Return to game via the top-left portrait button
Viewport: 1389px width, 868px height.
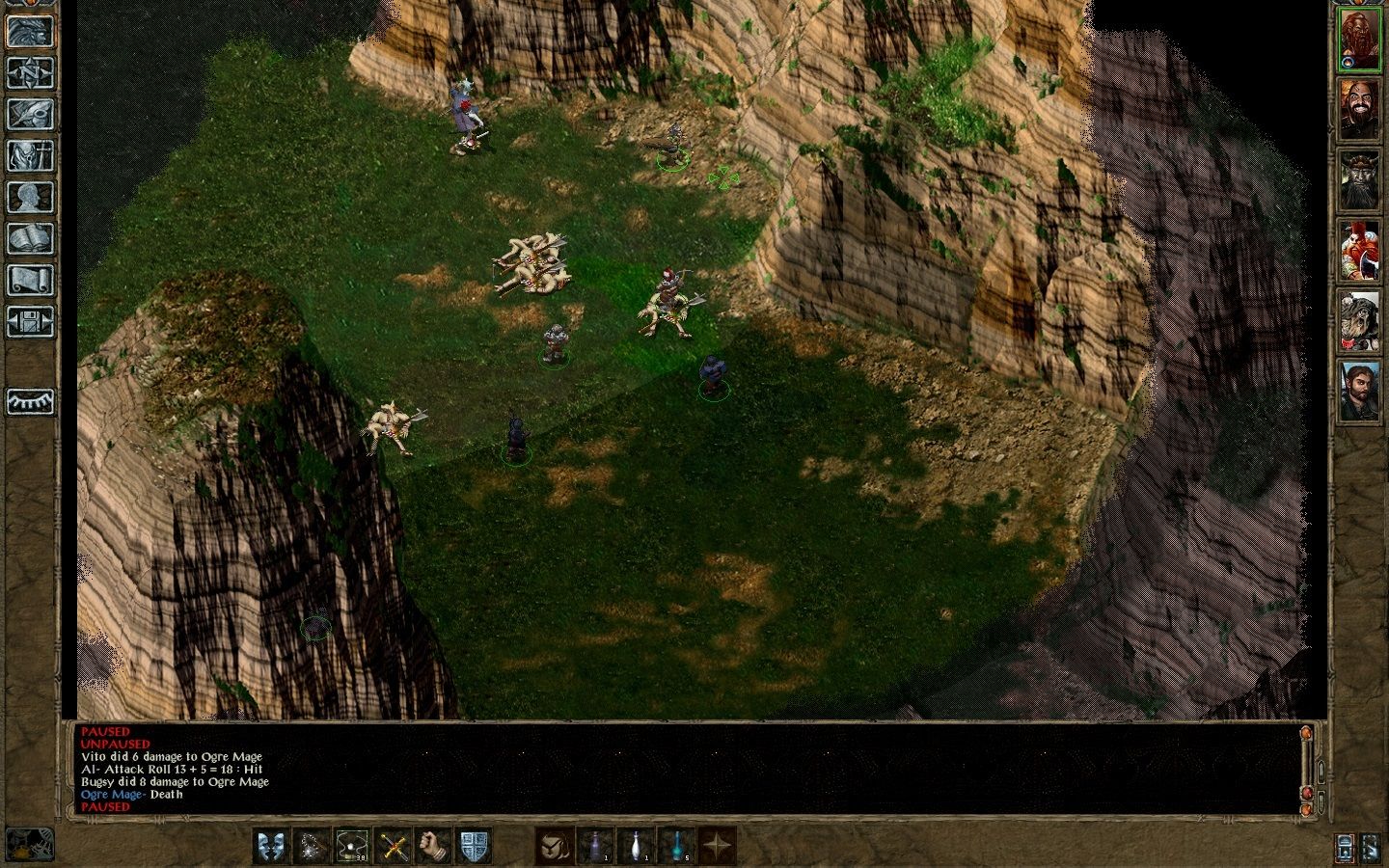pyautogui.click(x=31, y=31)
